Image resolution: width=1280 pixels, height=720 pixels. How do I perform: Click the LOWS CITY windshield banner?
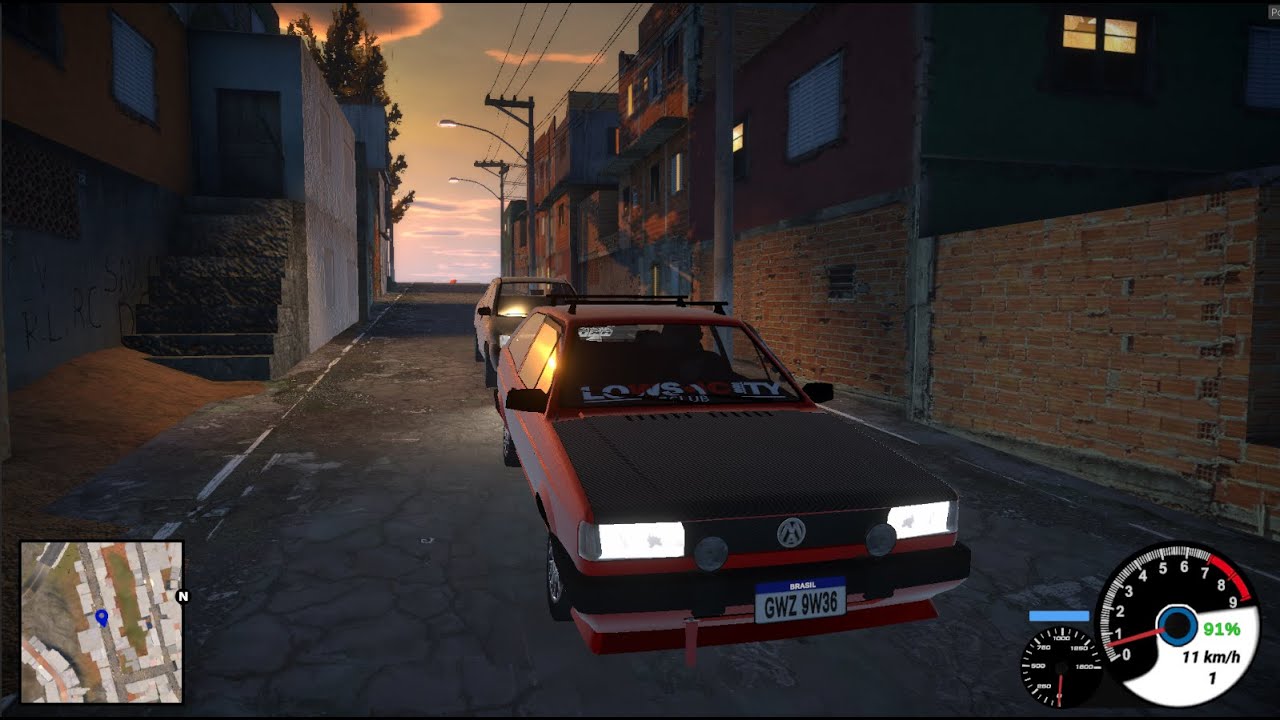click(680, 391)
